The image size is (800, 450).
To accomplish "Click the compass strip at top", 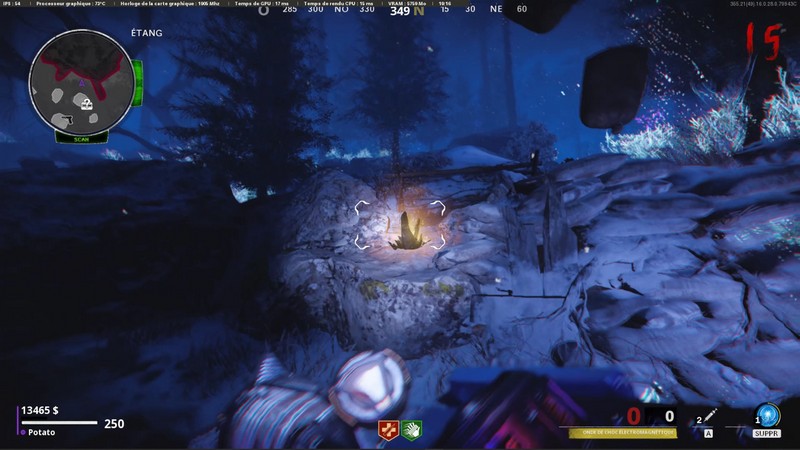I will tap(399, 10).
